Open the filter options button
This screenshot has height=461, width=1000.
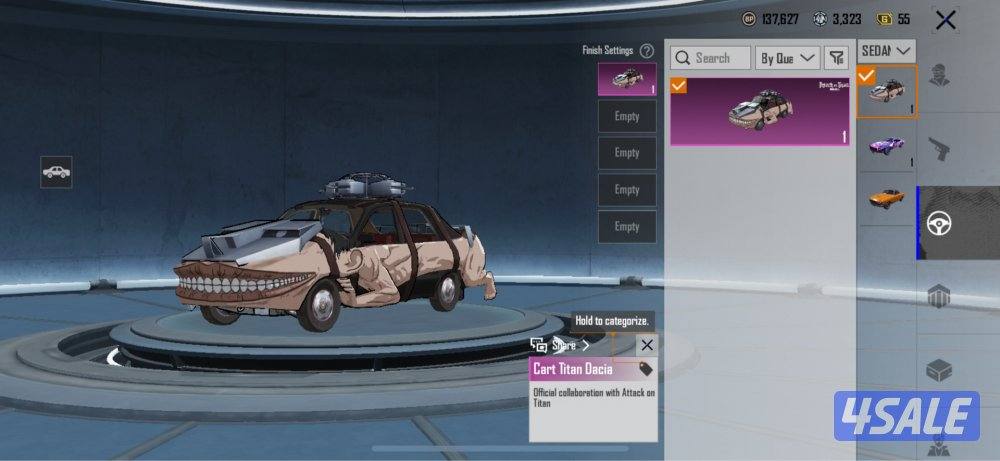coord(836,58)
